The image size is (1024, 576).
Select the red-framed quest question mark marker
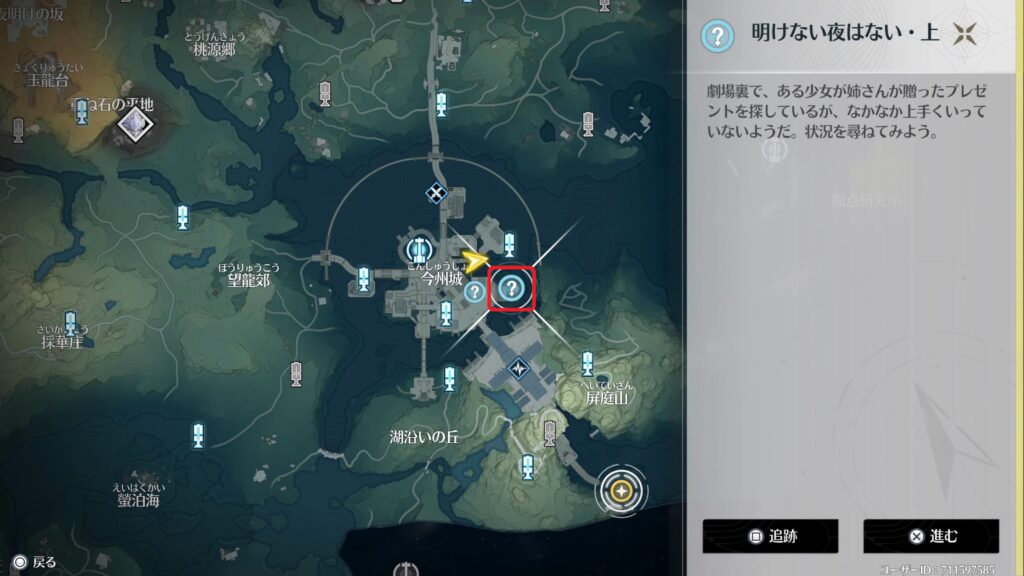[x=511, y=290]
